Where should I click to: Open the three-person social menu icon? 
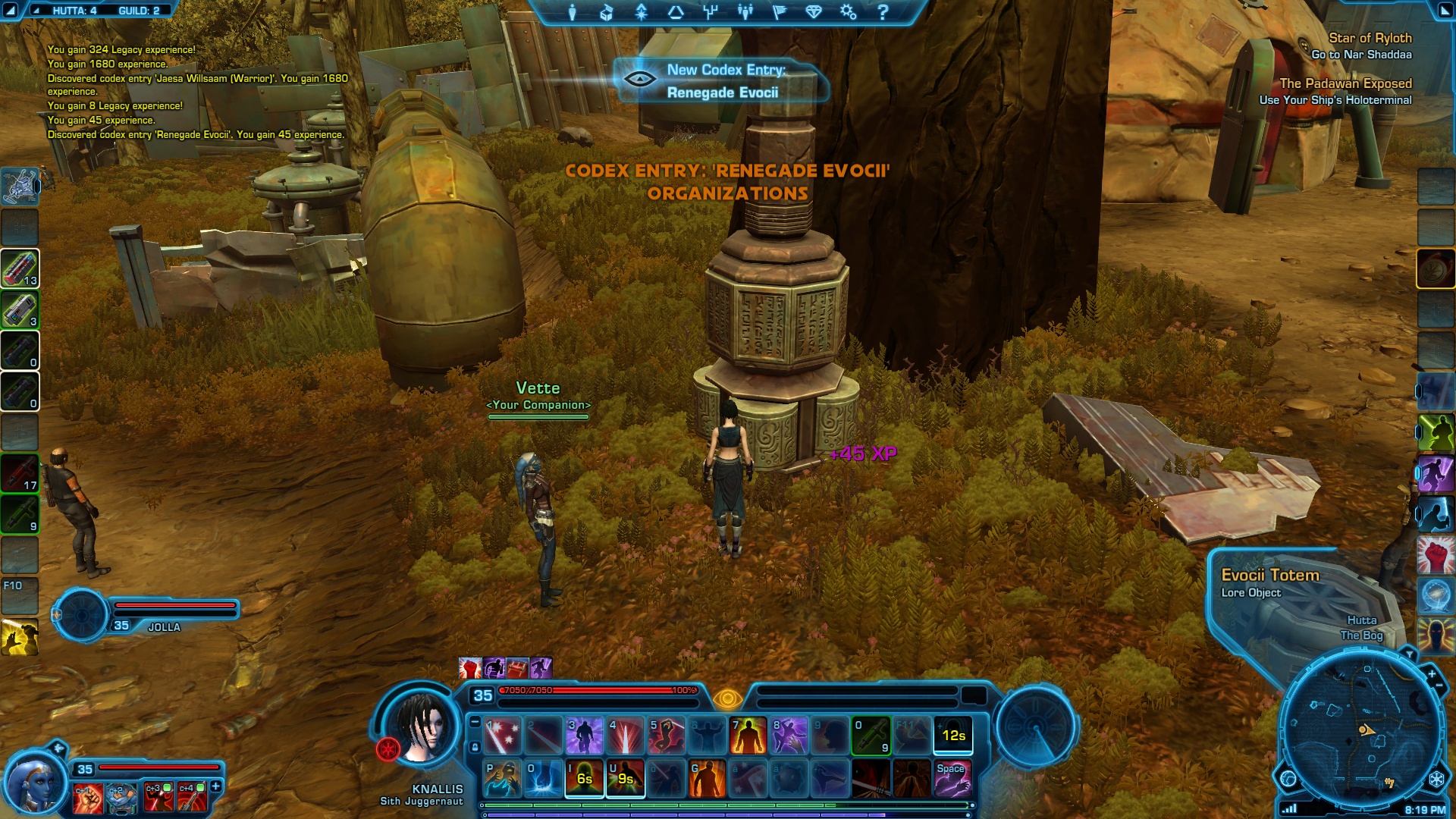pyautogui.click(x=745, y=12)
